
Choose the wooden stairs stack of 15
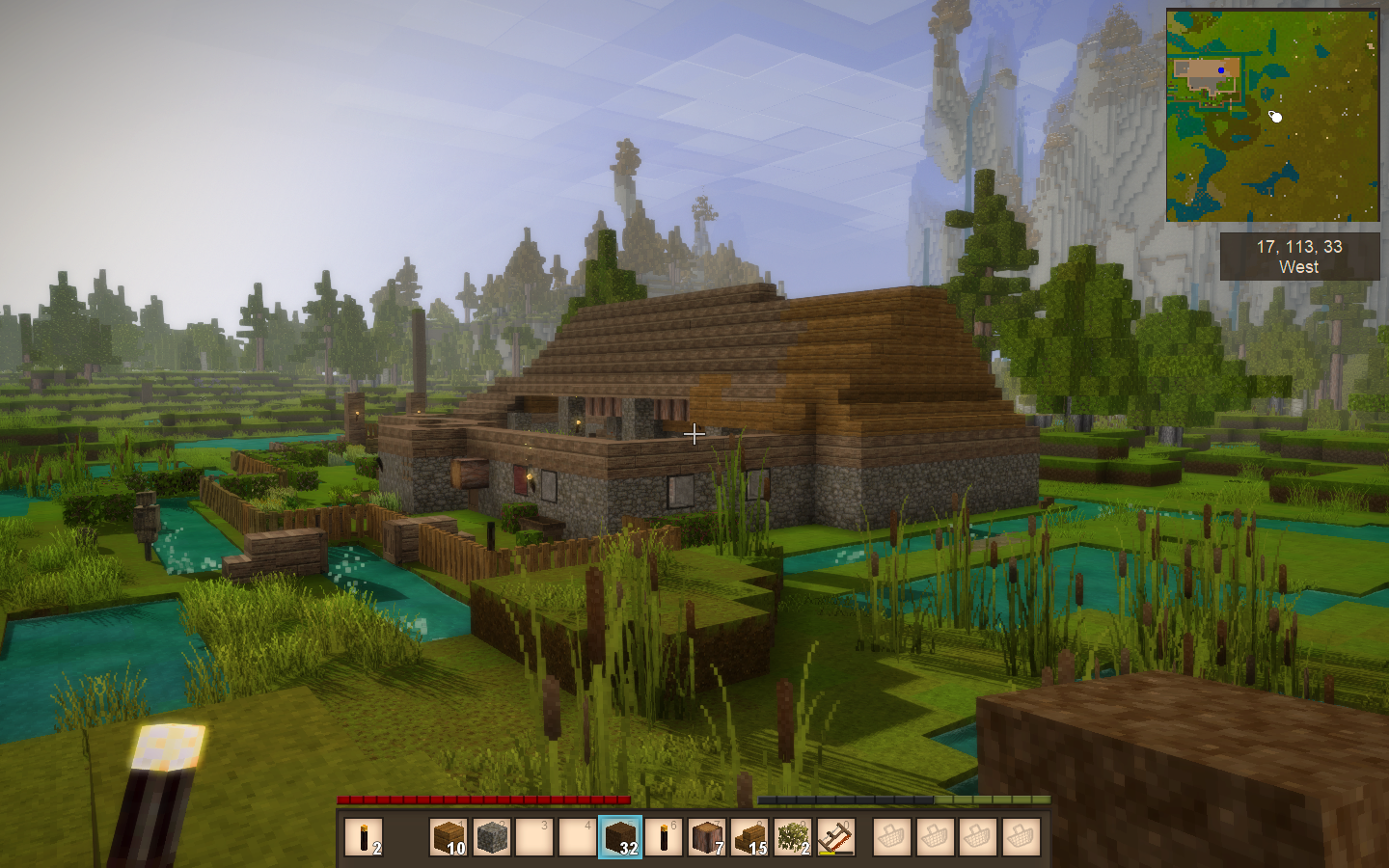[749, 837]
